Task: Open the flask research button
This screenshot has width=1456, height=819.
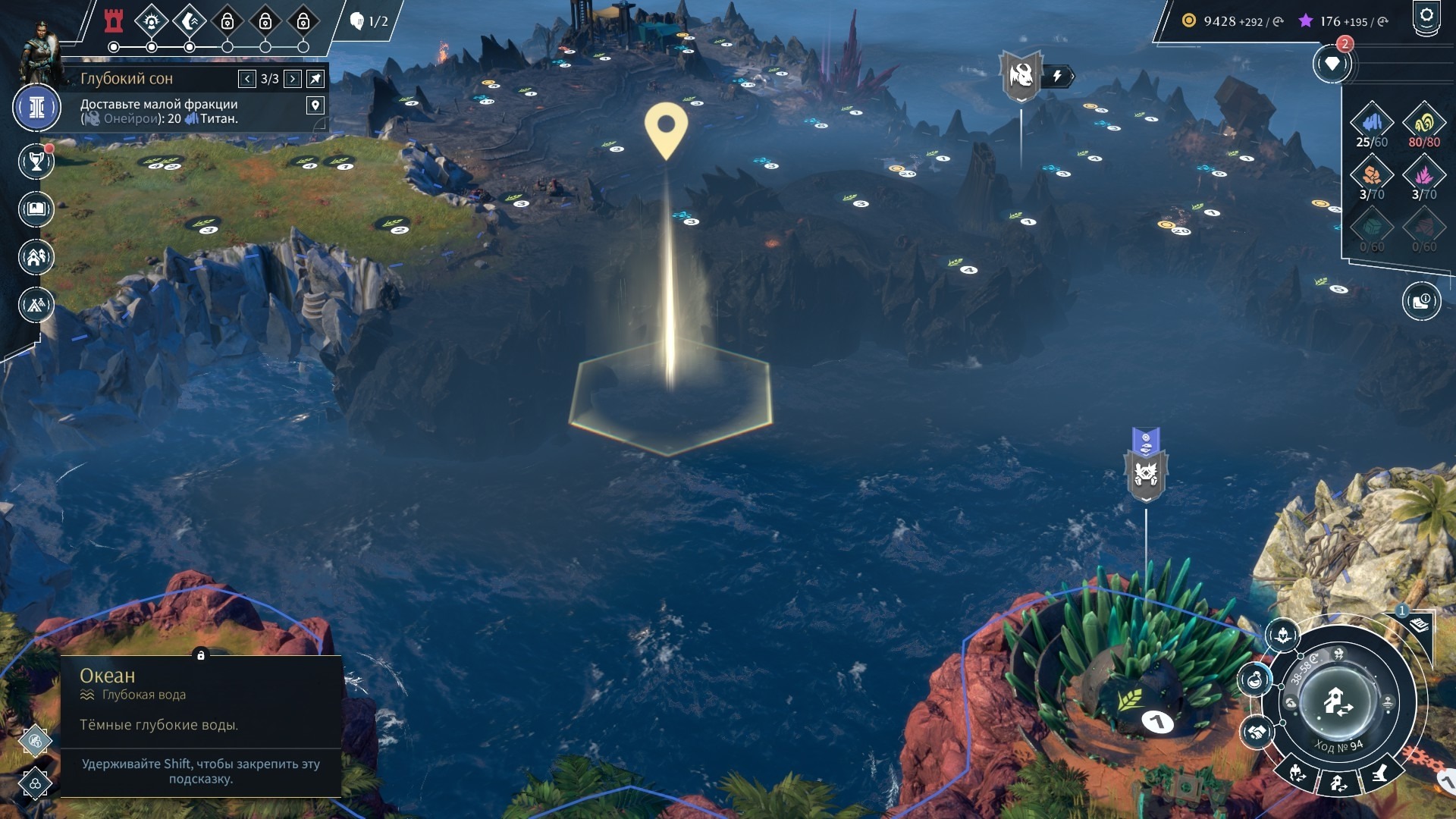Action: (x=1255, y=679)
